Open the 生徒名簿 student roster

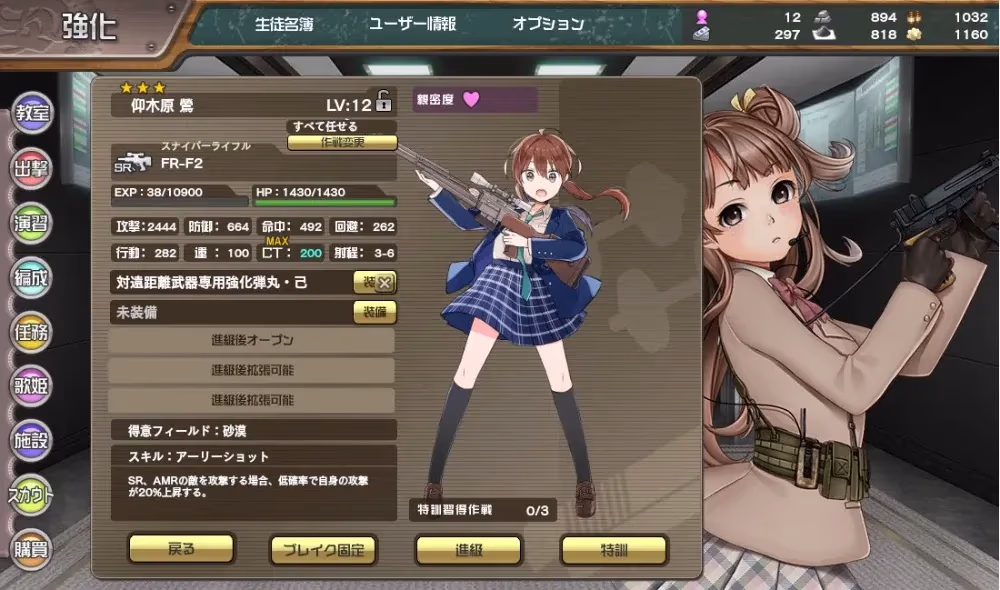point(284,24)
